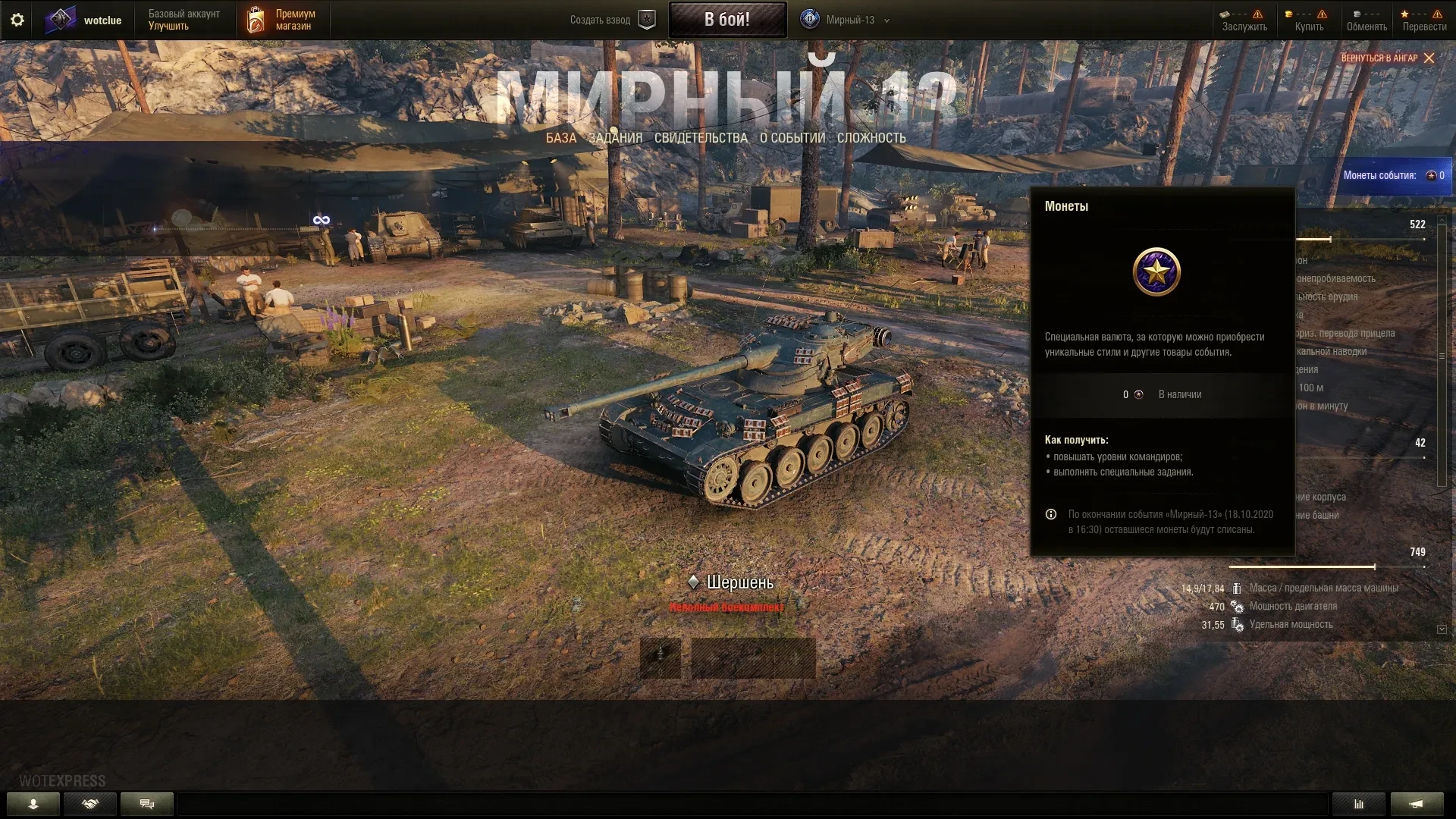Switch to the СЛОЖНОСТЬ tab
The width and height of the screenshot is (1456, 819).
(871, 138)
